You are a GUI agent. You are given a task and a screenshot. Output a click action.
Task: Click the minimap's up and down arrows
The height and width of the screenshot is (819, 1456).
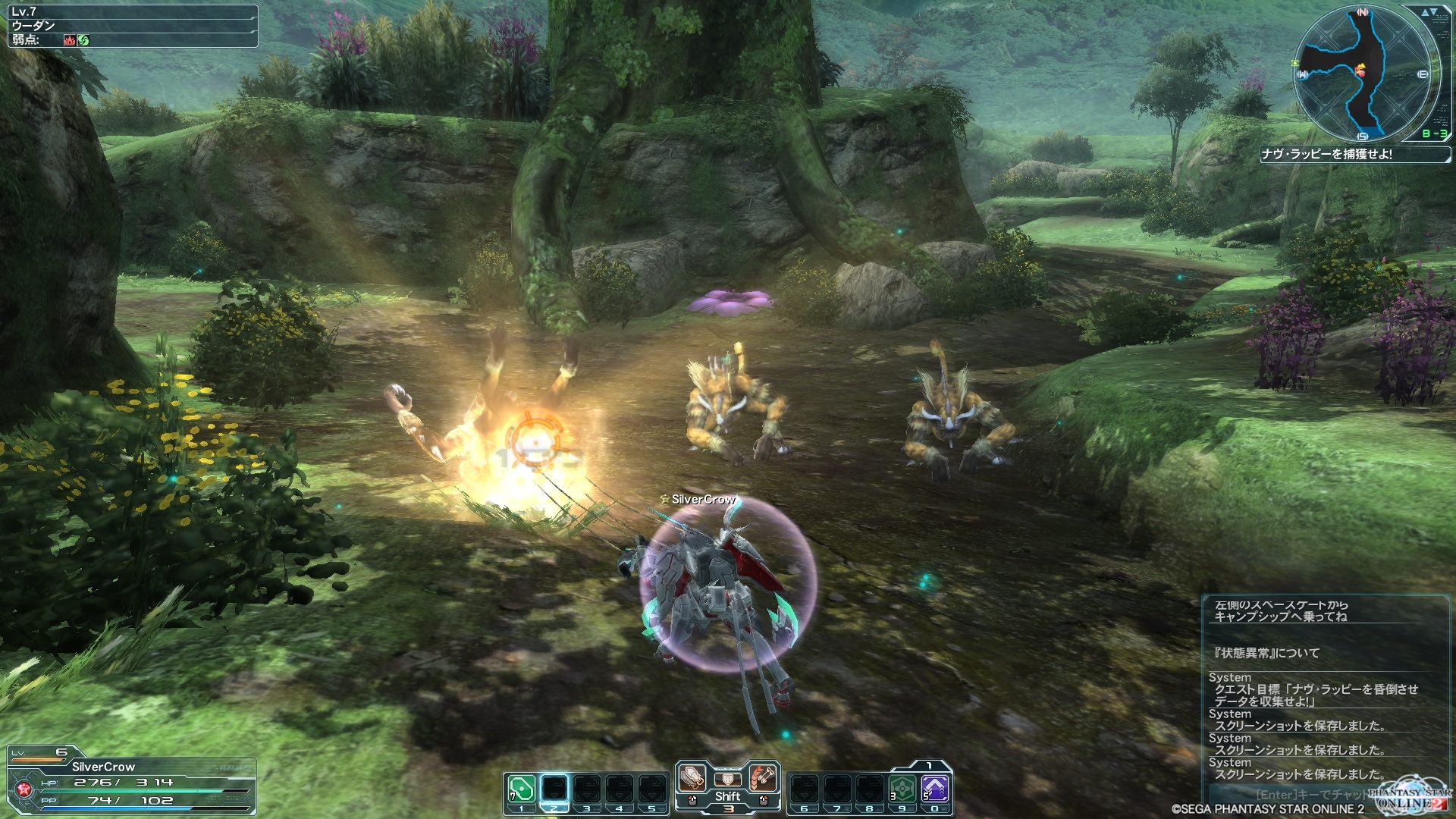coord(1429,12)
